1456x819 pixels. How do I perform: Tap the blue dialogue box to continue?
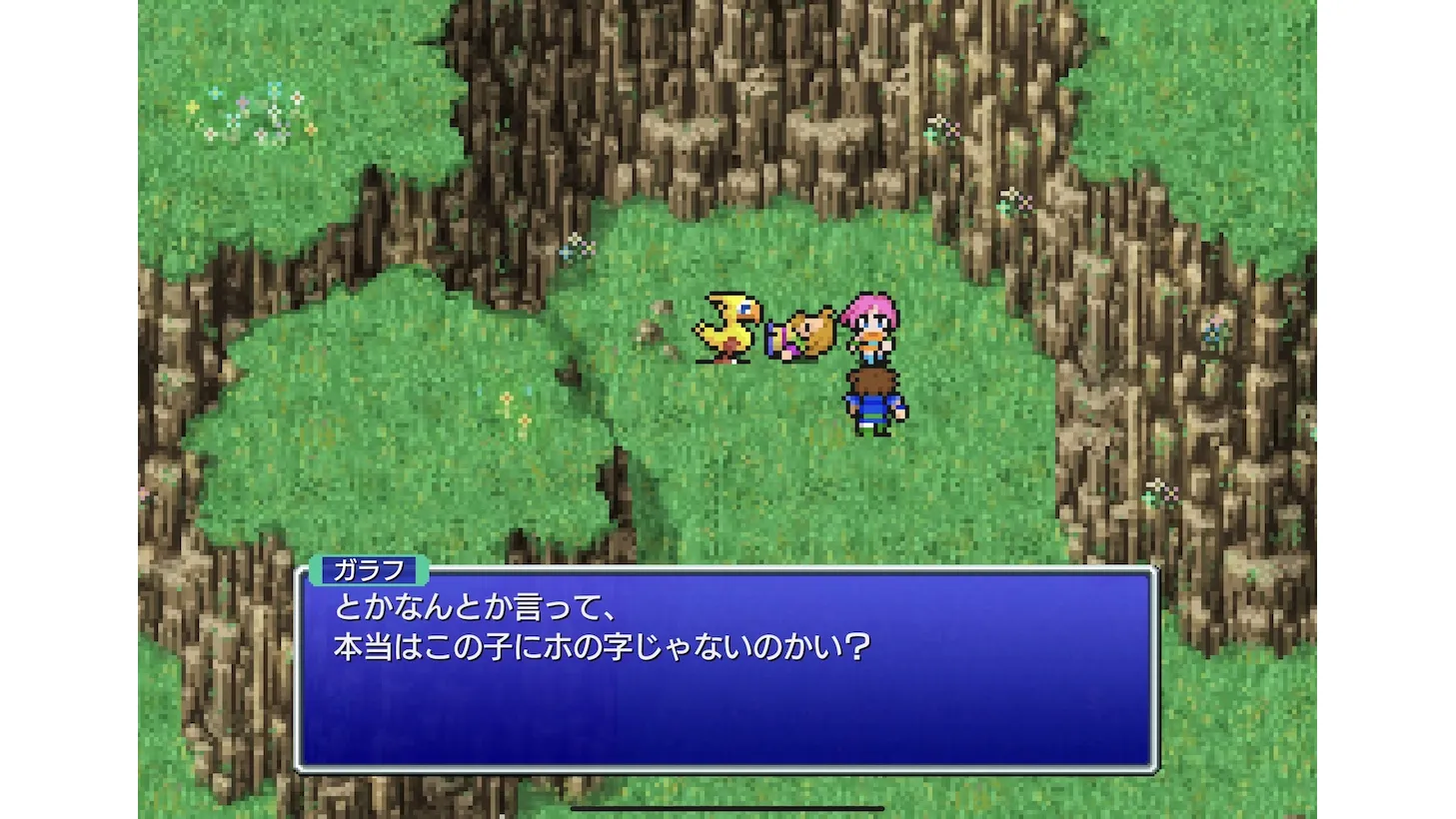coord(728,669)
